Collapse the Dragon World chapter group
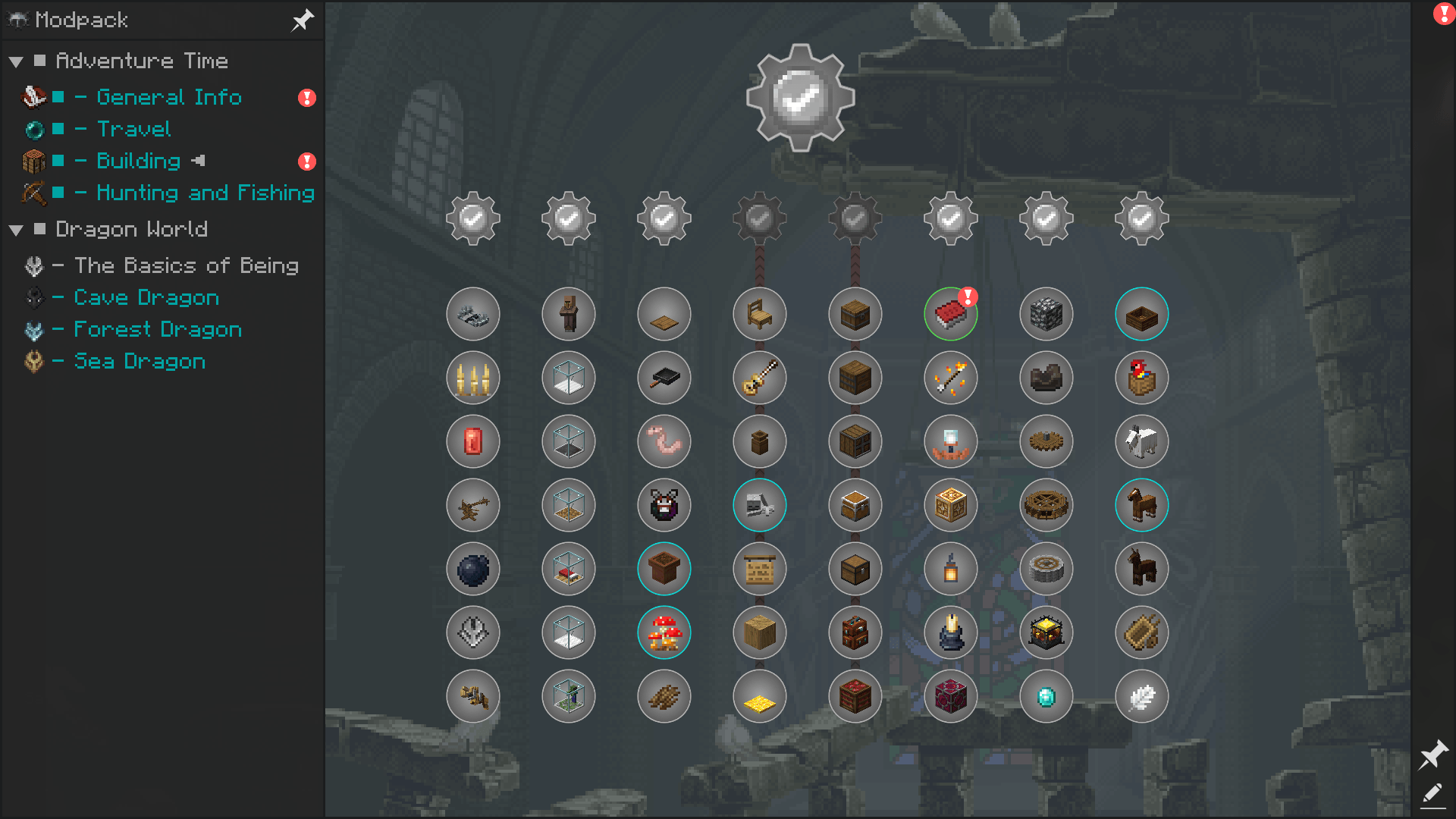This screenshot has height=819, width=1456. tap(17, 229)
